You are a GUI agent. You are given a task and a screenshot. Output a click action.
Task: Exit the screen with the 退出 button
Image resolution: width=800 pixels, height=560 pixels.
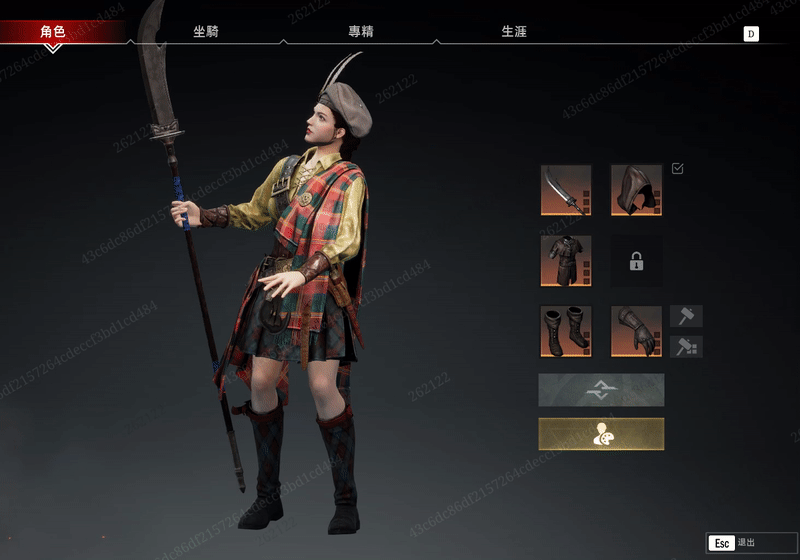pyautogui.click(x=741, y=543)
